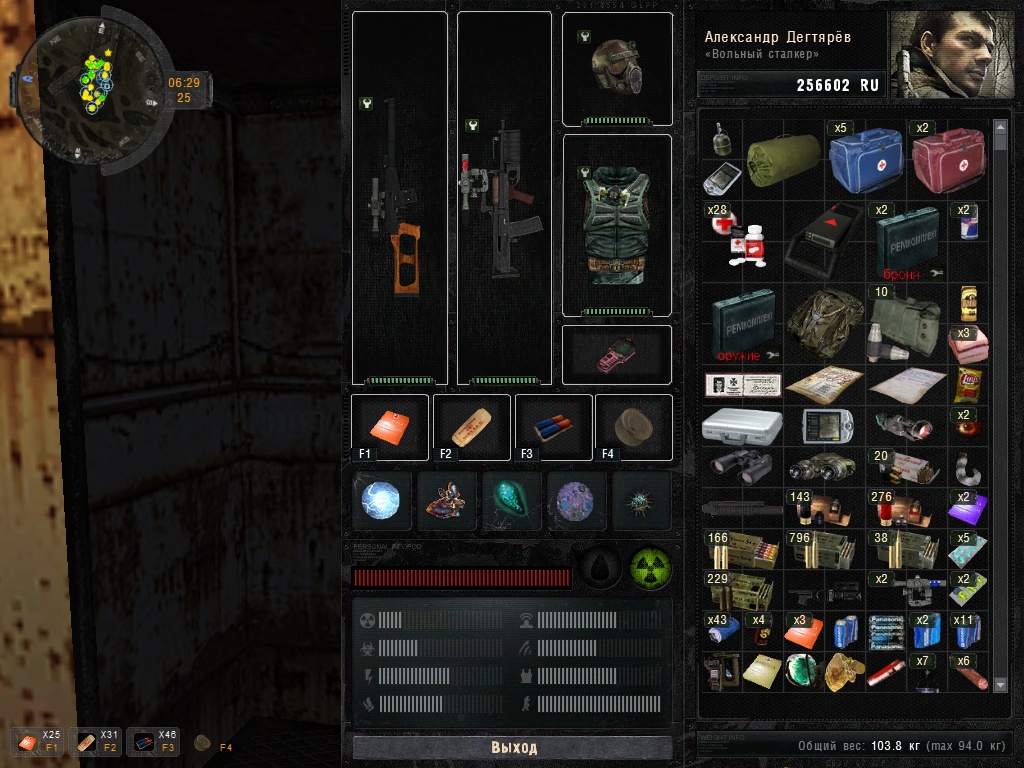Select the silver metal case item
1024x768 pixels.
point(741,425)
